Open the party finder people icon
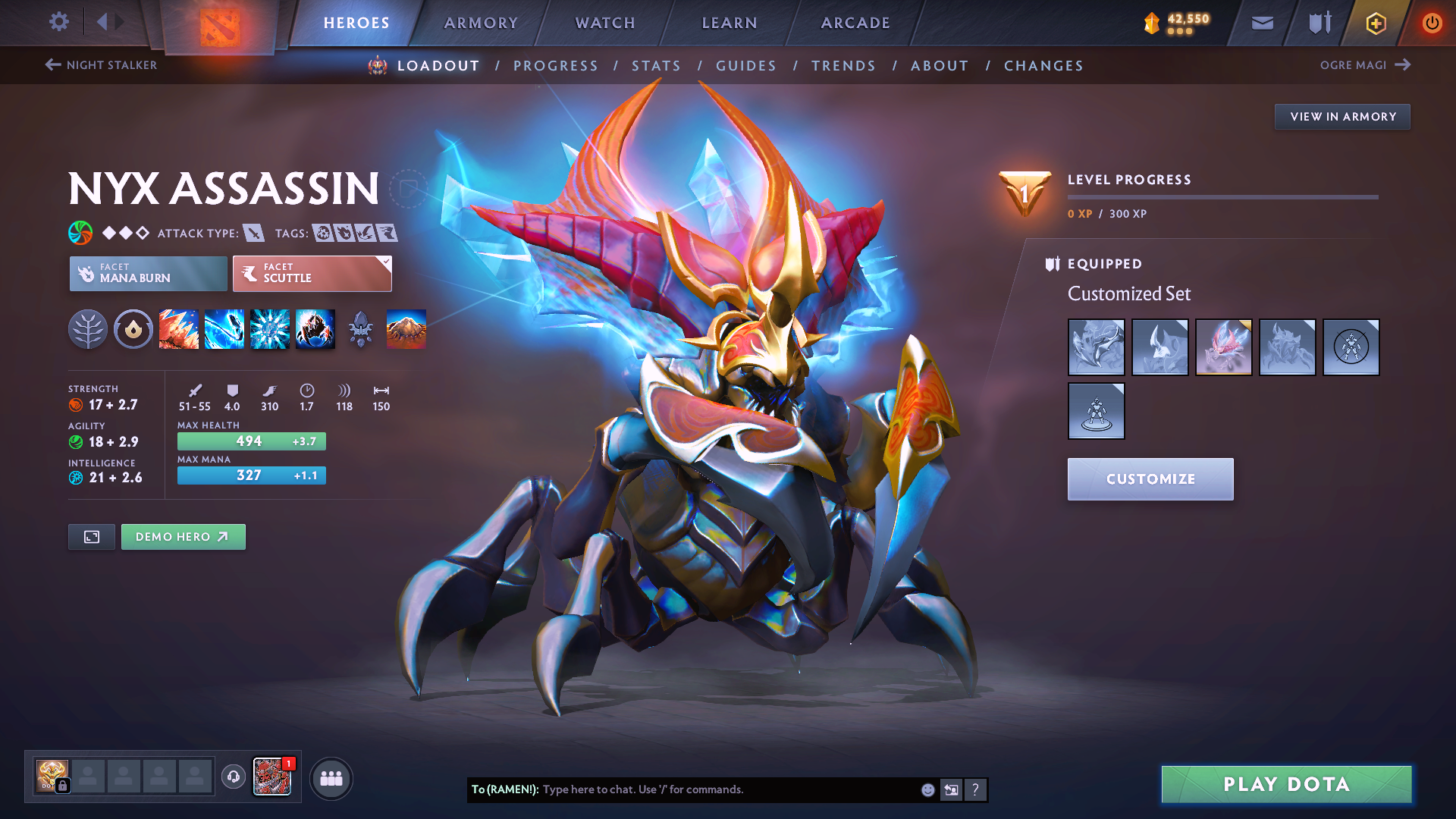Screen dimensions: 1456x819 pos(331,779)
